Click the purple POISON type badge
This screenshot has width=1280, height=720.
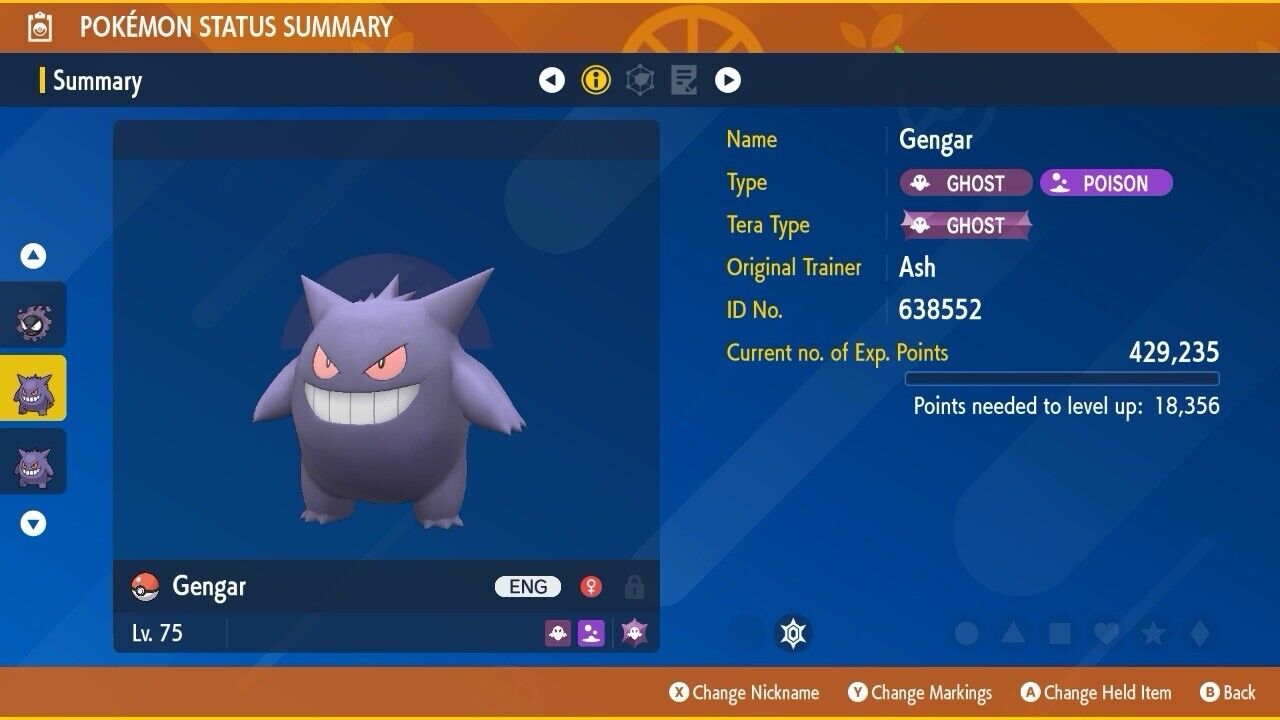(1105, 183)
